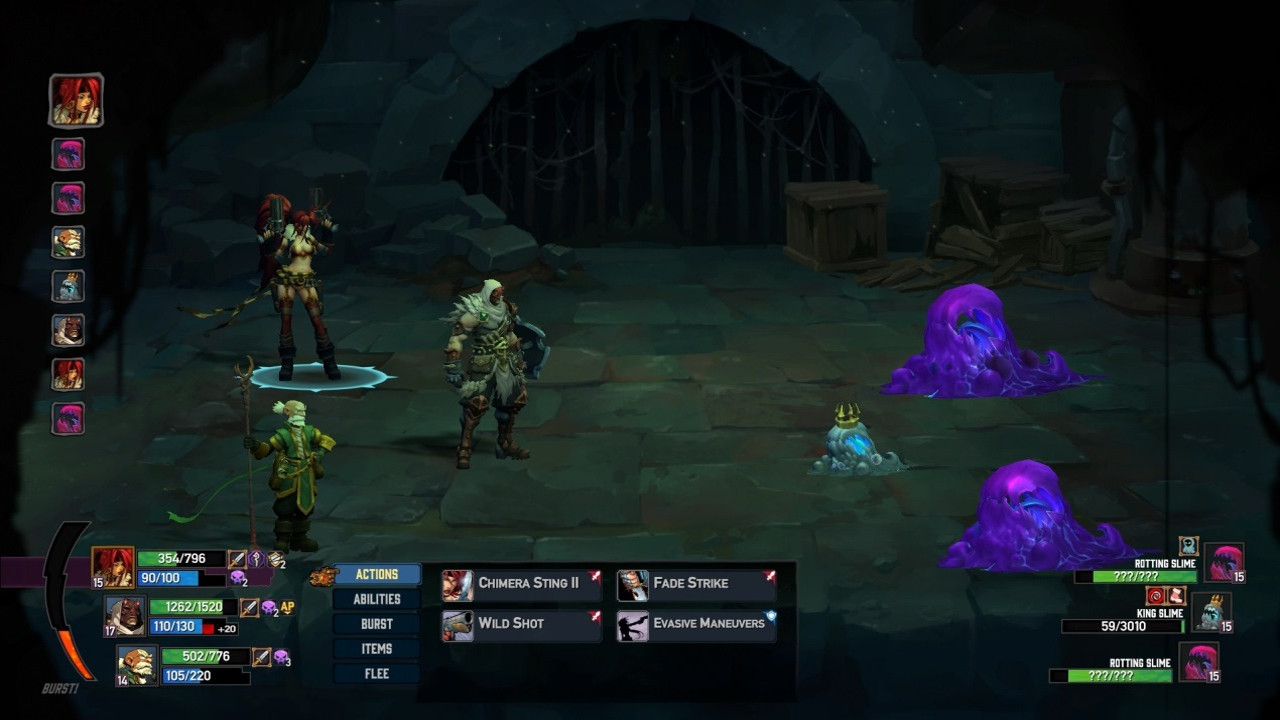
Task: Open the Abilities menu
Action: click(x=377, y=599)
